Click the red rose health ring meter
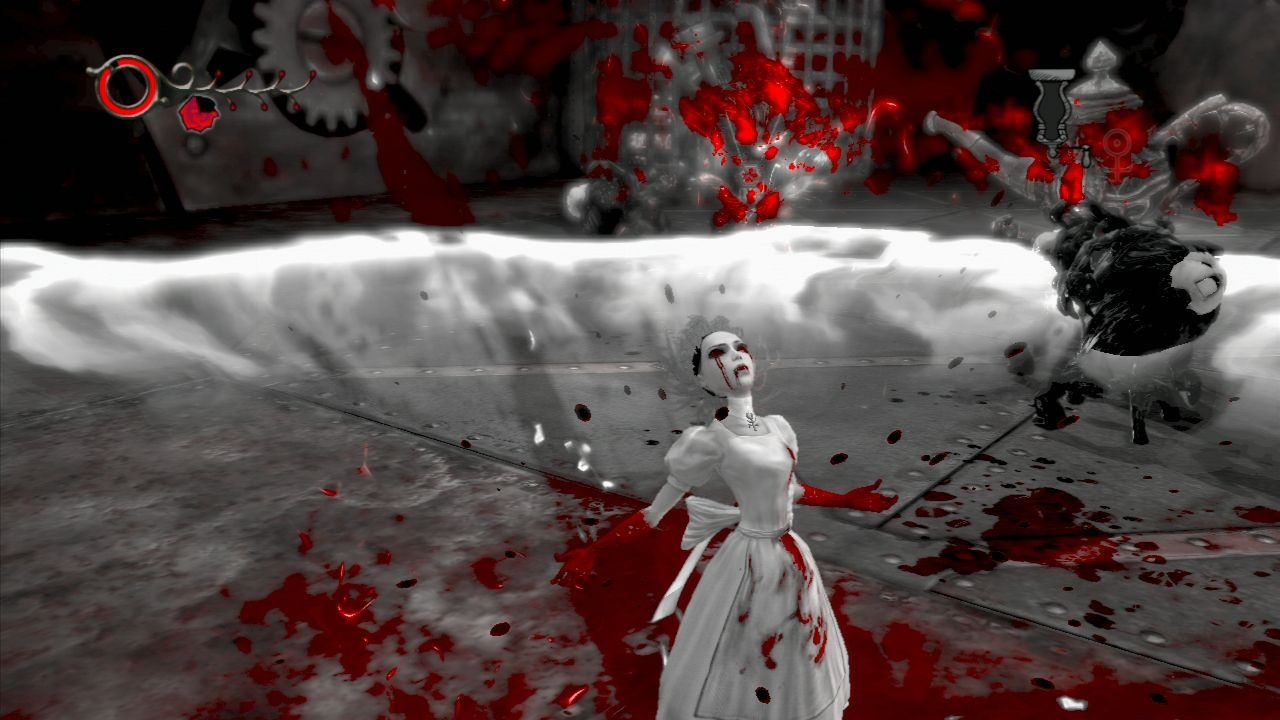This screenshot has width=1280, height=720. coord(127,87)
